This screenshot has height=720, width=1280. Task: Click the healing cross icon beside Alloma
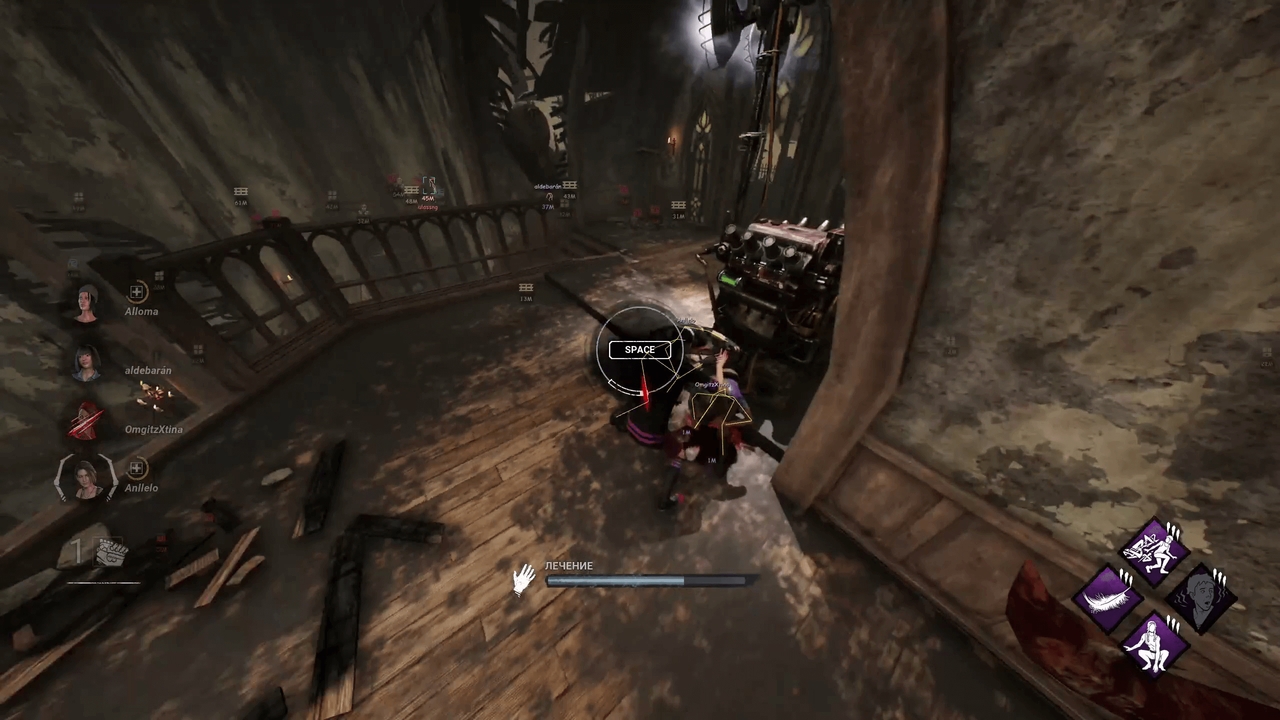pos(137,291)
